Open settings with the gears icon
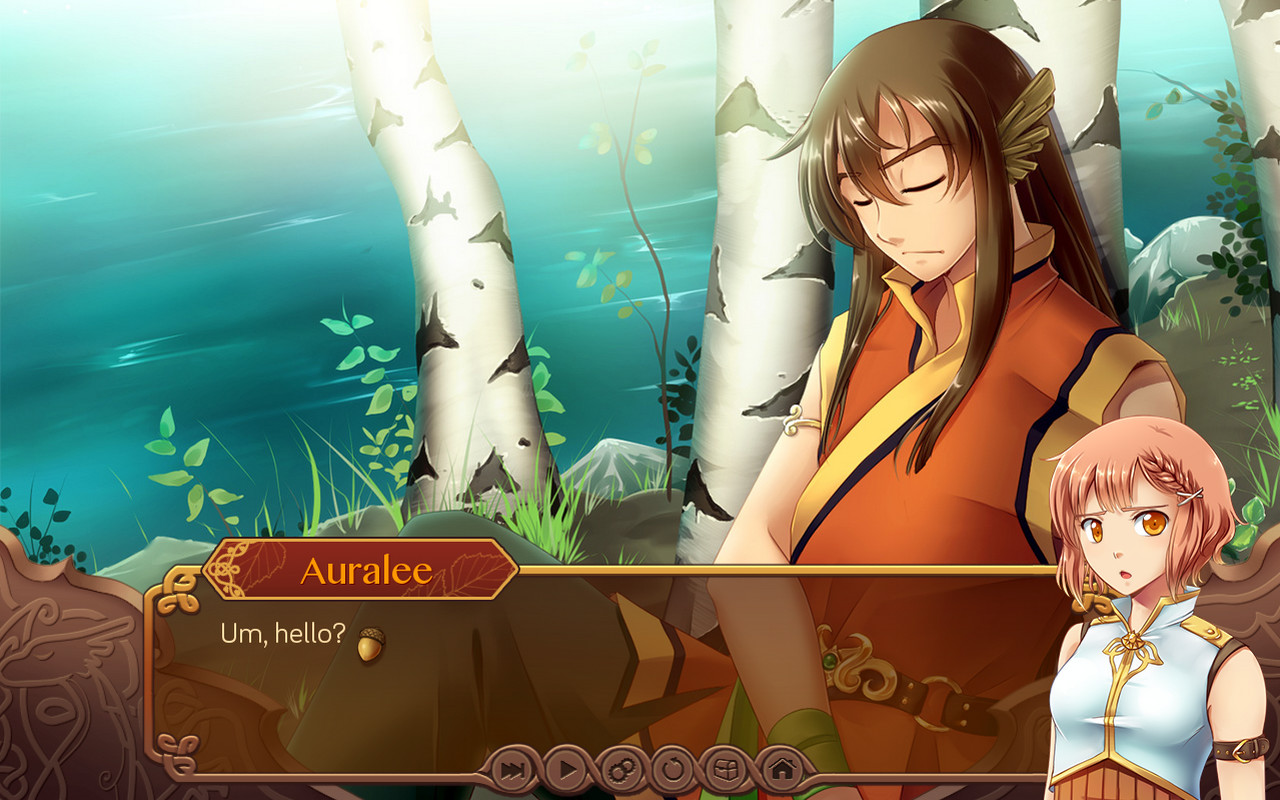The height and width of the screenshot is (800, 1280). tap(620, 771)
